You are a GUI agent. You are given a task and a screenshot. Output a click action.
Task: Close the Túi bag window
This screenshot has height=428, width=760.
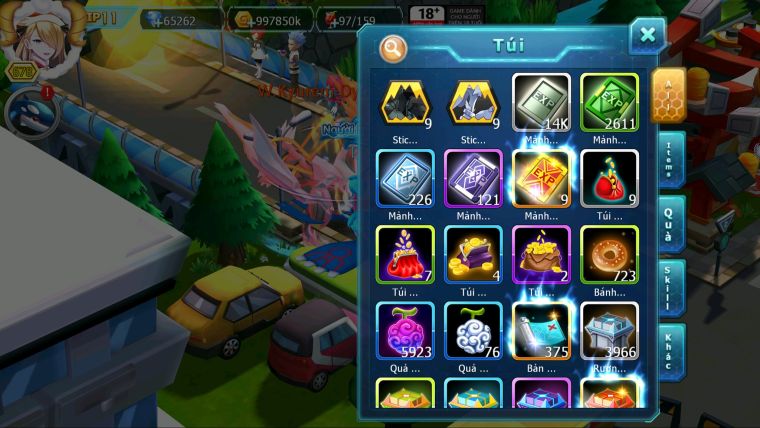(647, 36)
